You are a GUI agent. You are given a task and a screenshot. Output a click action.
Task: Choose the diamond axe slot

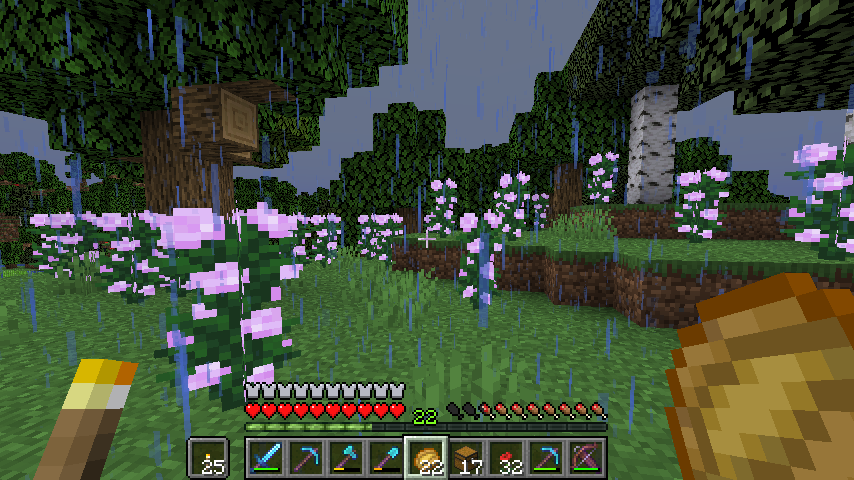[x=346, y=458]
